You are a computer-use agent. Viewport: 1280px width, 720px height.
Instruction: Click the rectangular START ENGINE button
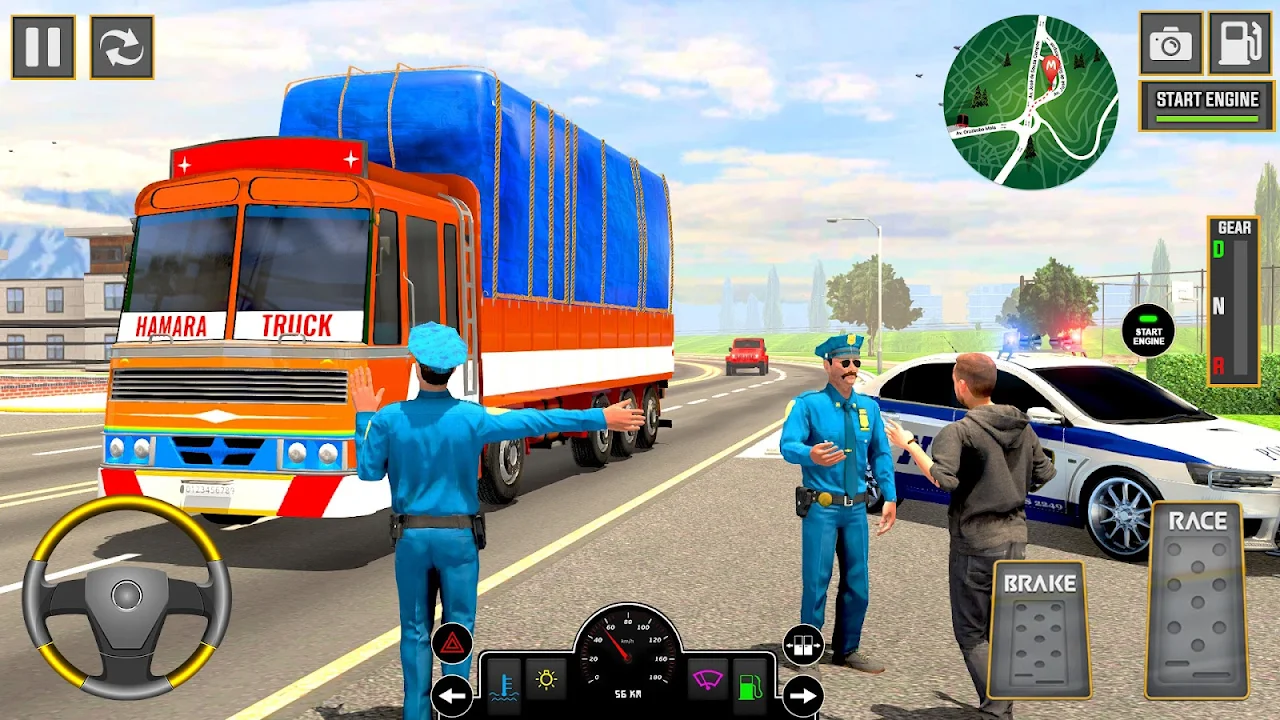click(x=1206, y=106)
